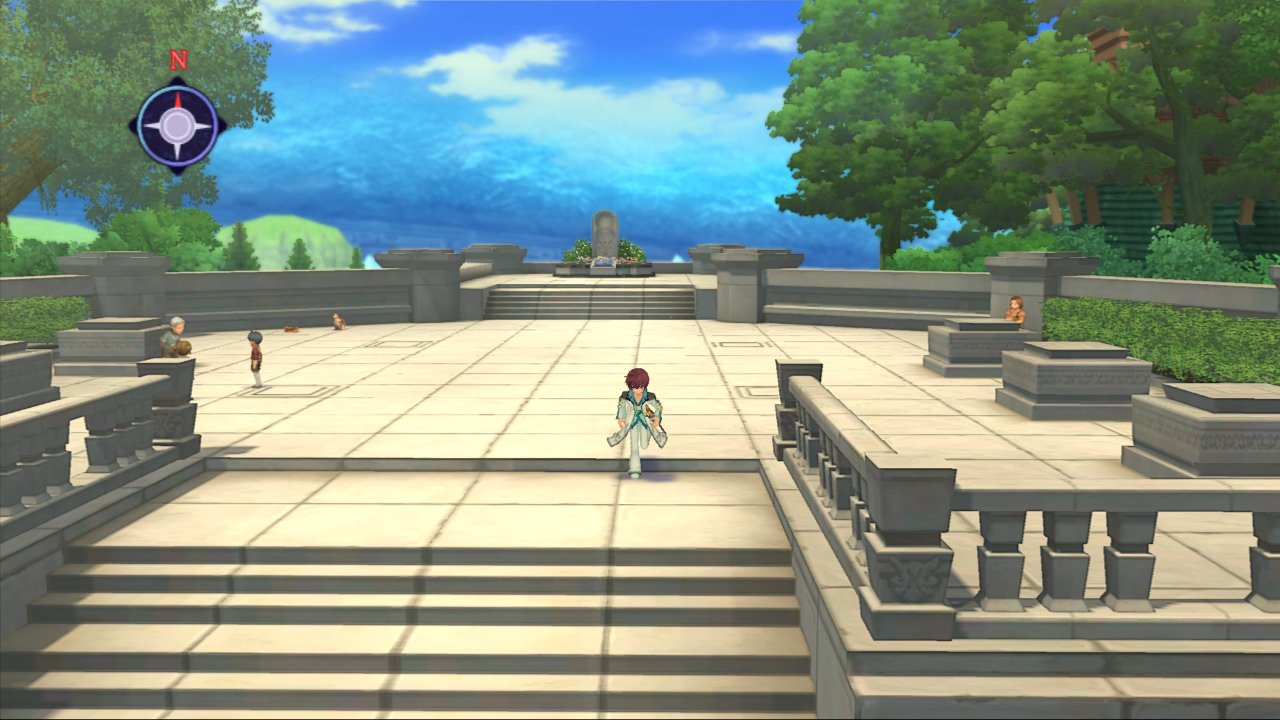This screenshot has width=1280, height=720.
Task: Select the east pointer of the compass
Action: pos(203,125)
